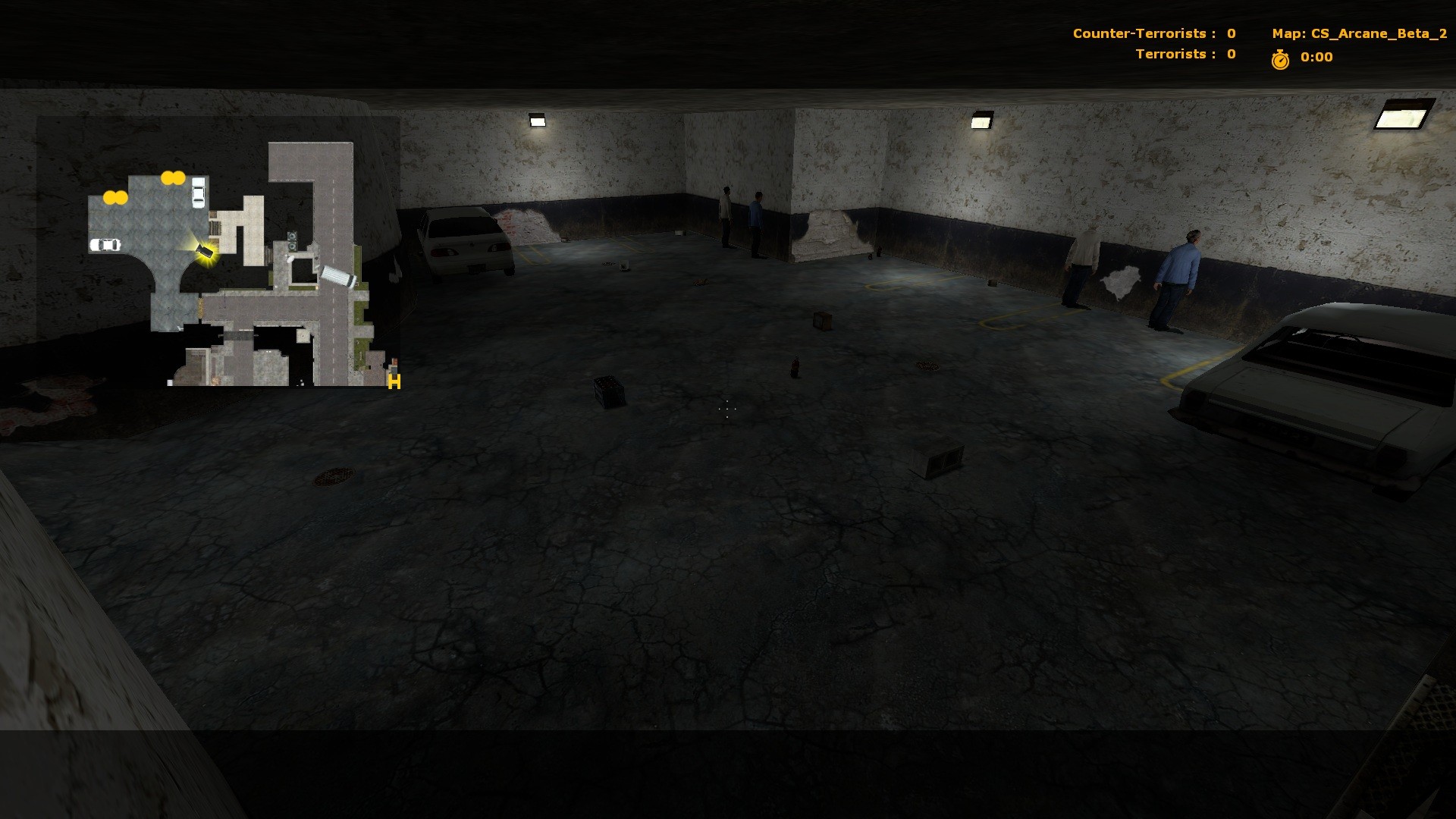1456x819 pixels.
Task: Click the yellow H hostage marker on the radar
Action: (x=394, y=382)
